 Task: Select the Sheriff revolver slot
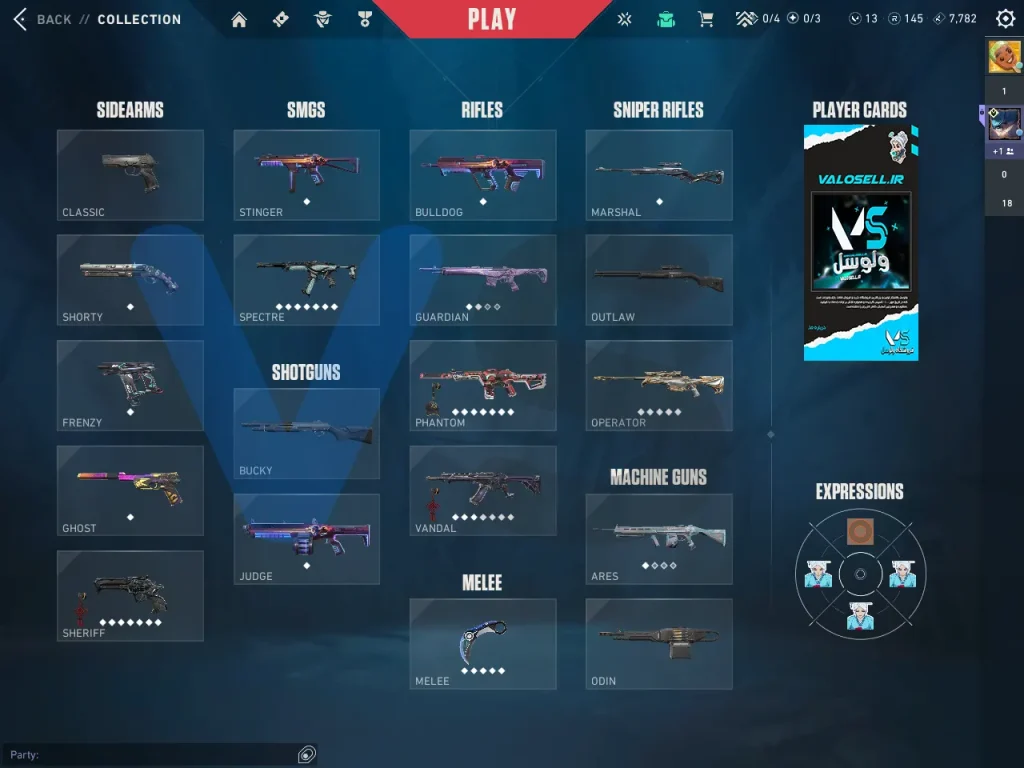coord(130,596)
